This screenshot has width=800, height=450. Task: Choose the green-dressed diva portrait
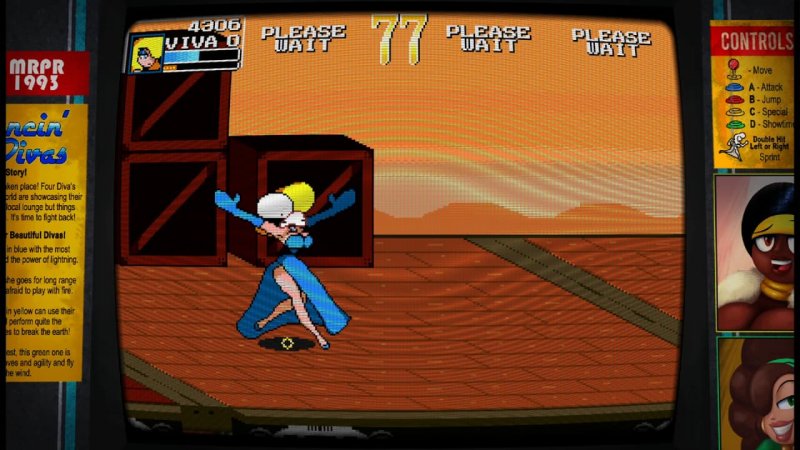757,395
